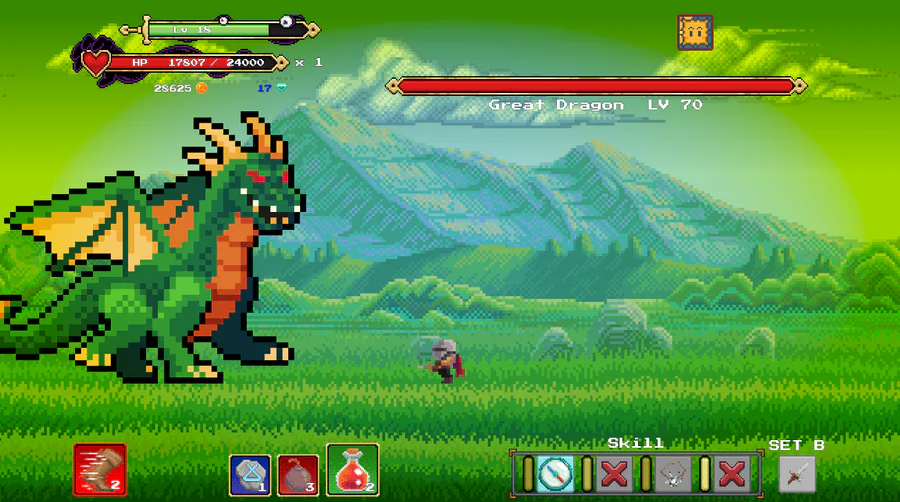Throw the bomb item
This screenshot has width=900, height=502.
click(x=298, y=474)
